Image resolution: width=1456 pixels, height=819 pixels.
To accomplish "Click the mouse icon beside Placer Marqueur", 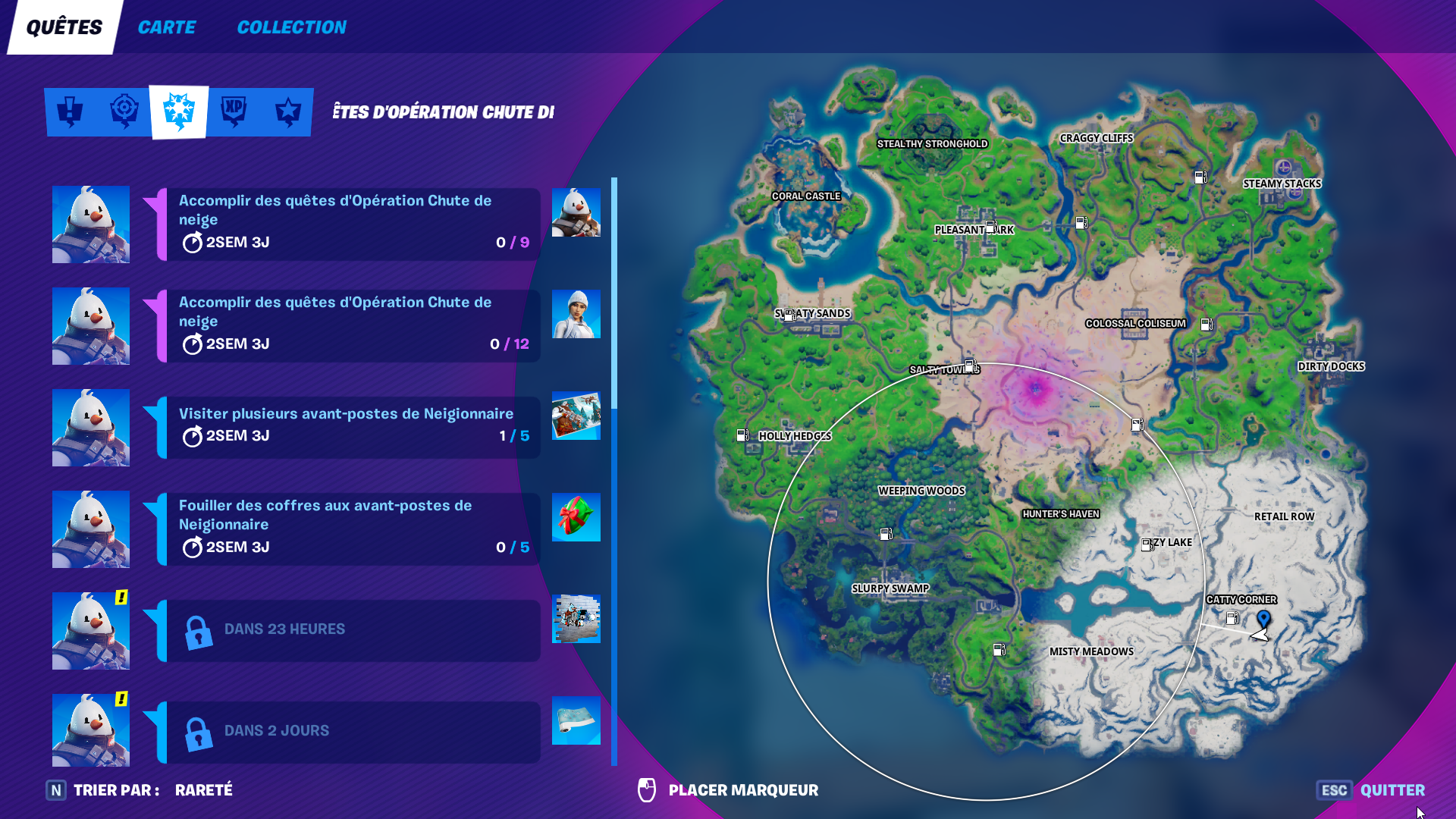I will 648,789.
